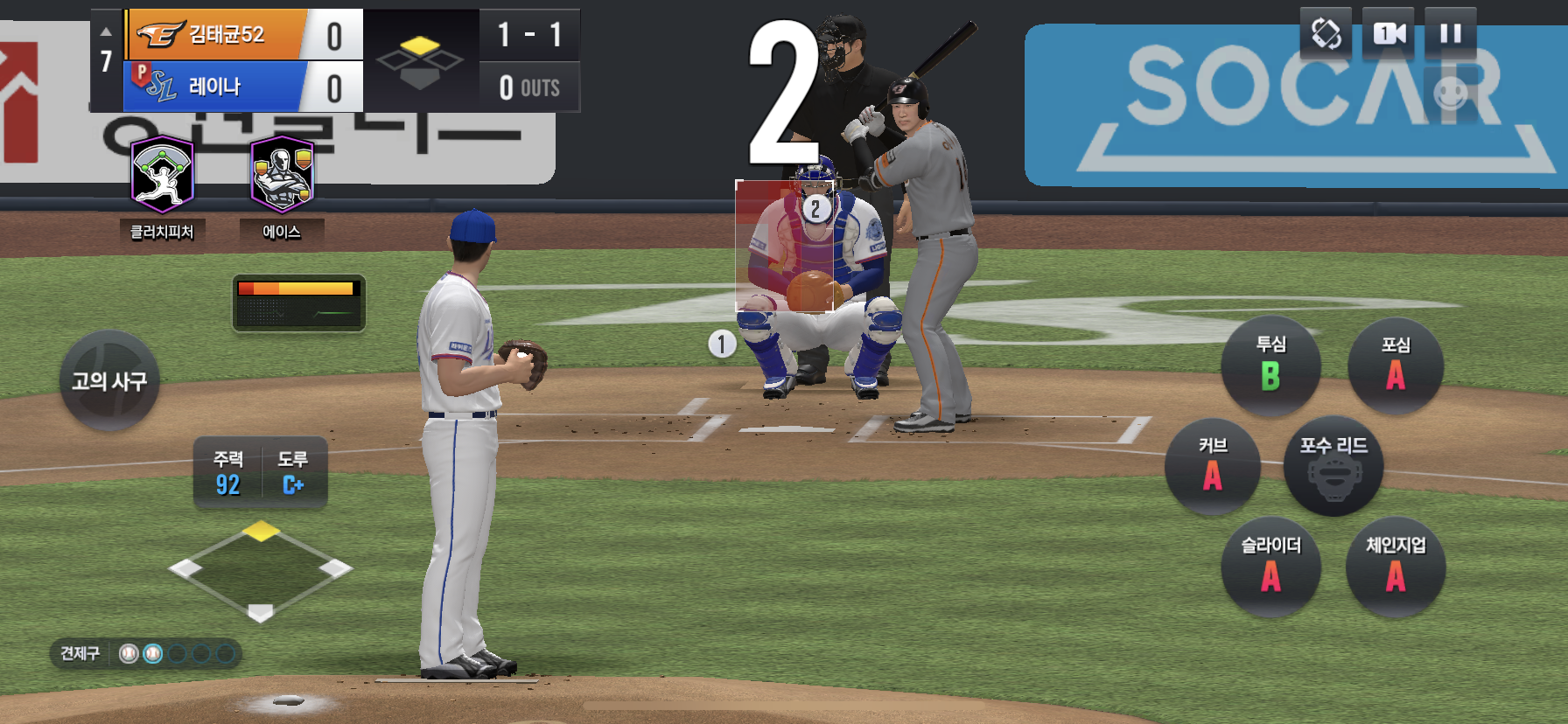1568x724 pixels.
Task: View the Ace (에이스) skill badge
Action: point(282,176)
